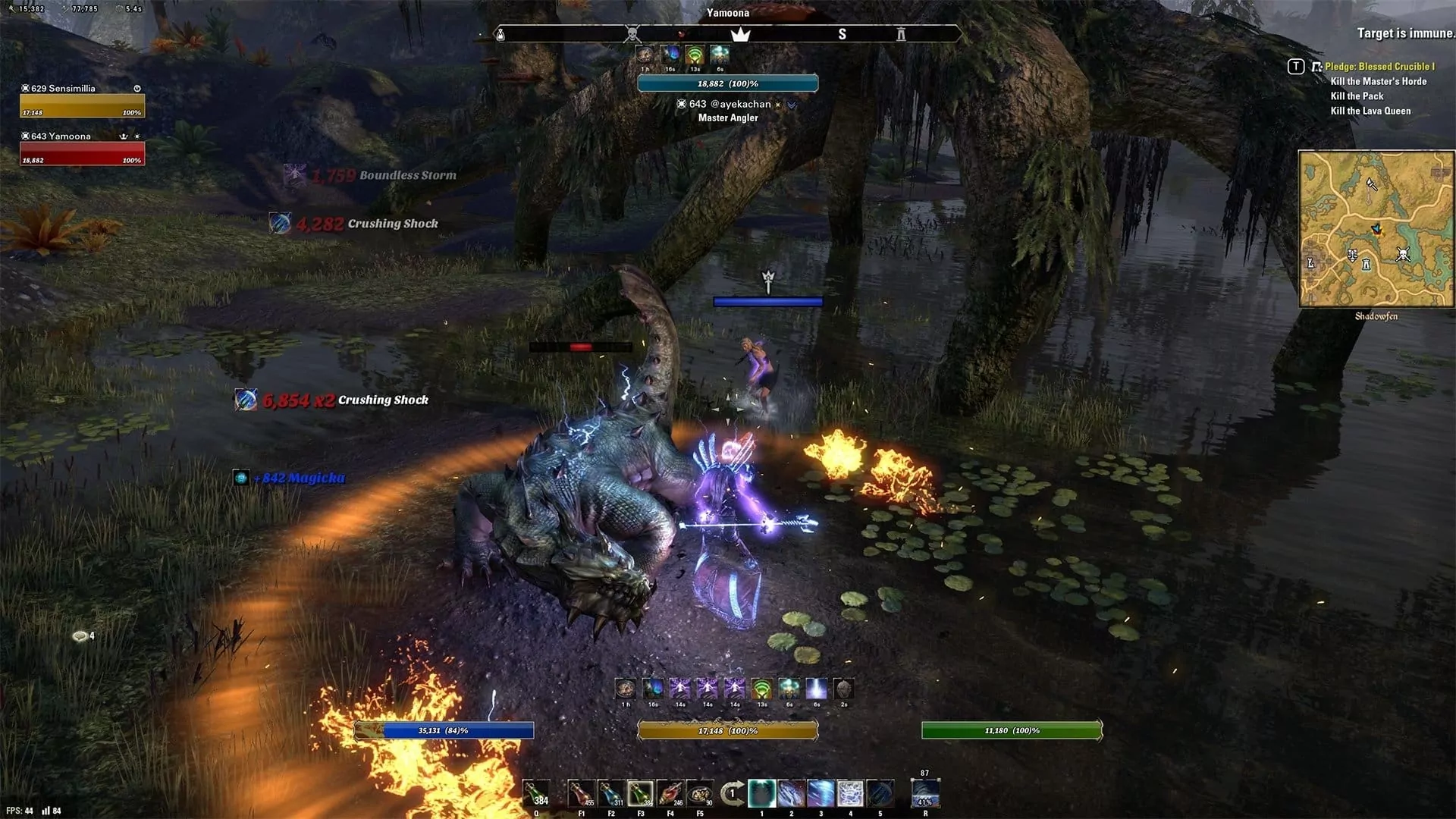Screen dimensions: 1456x819
Task: Select the red potion in slot F1
Action: 582,794
